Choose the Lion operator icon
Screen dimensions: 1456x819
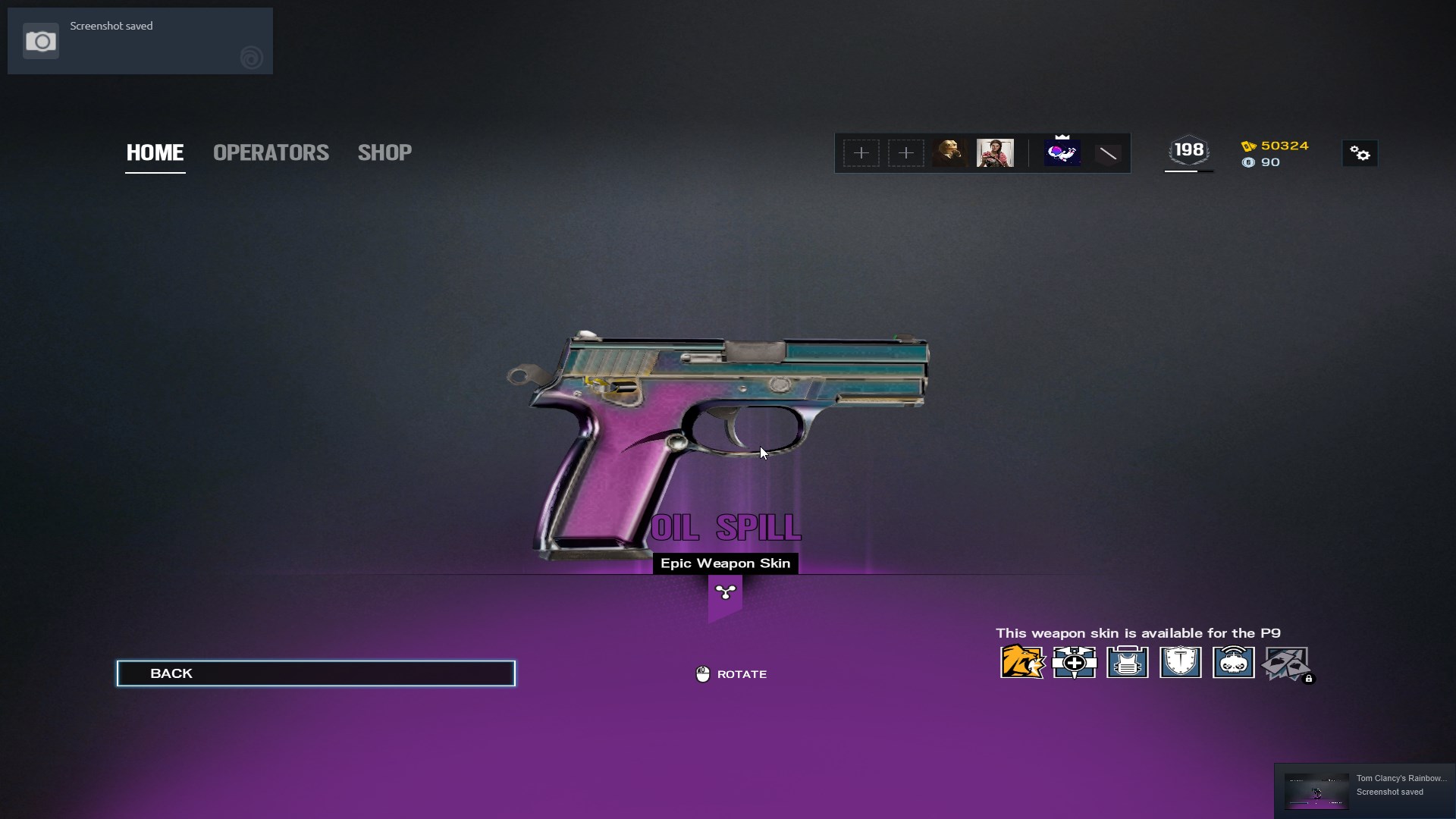[x=1021, y=662]
